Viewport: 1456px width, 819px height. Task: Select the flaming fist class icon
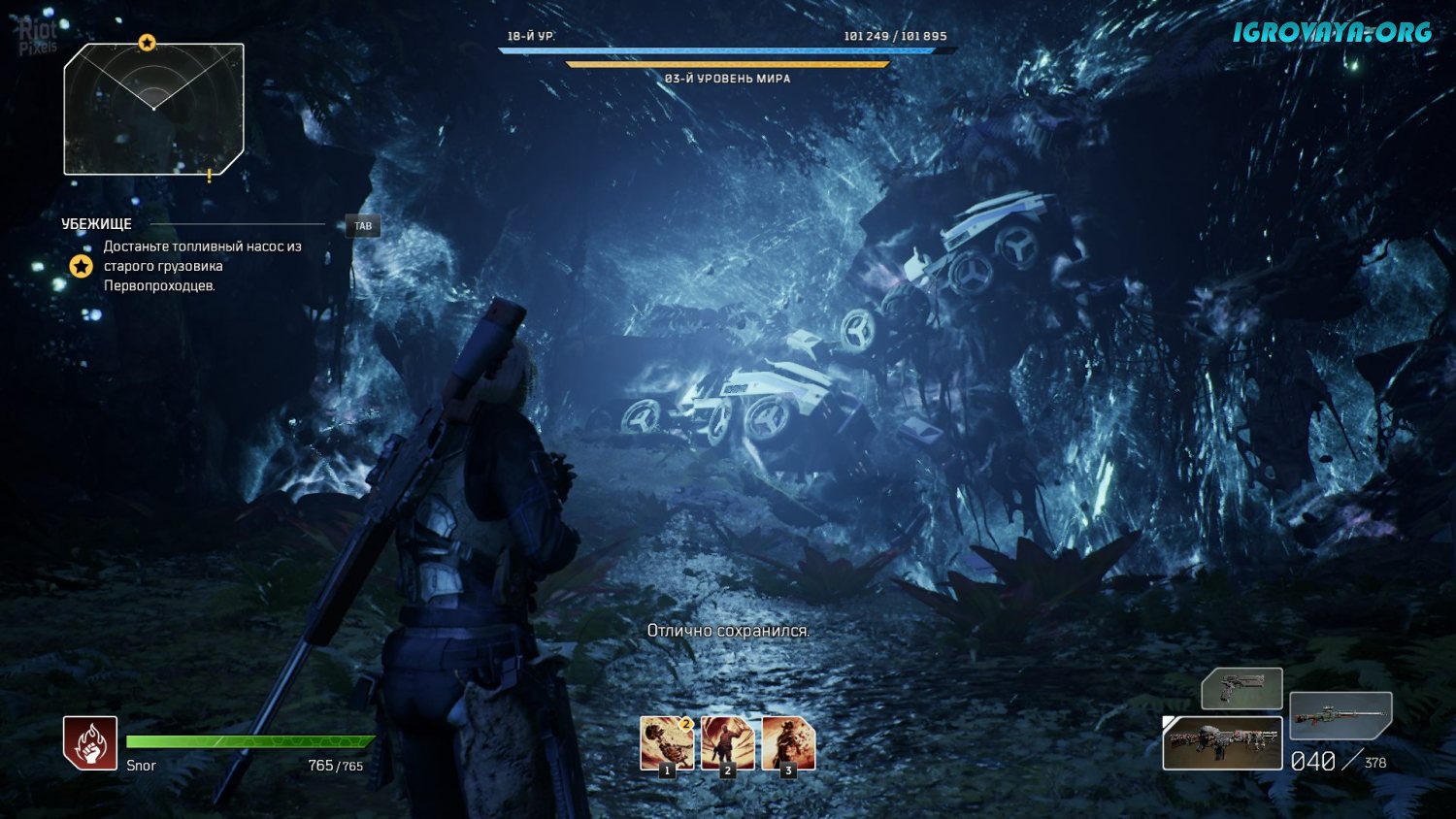point(90,743)
